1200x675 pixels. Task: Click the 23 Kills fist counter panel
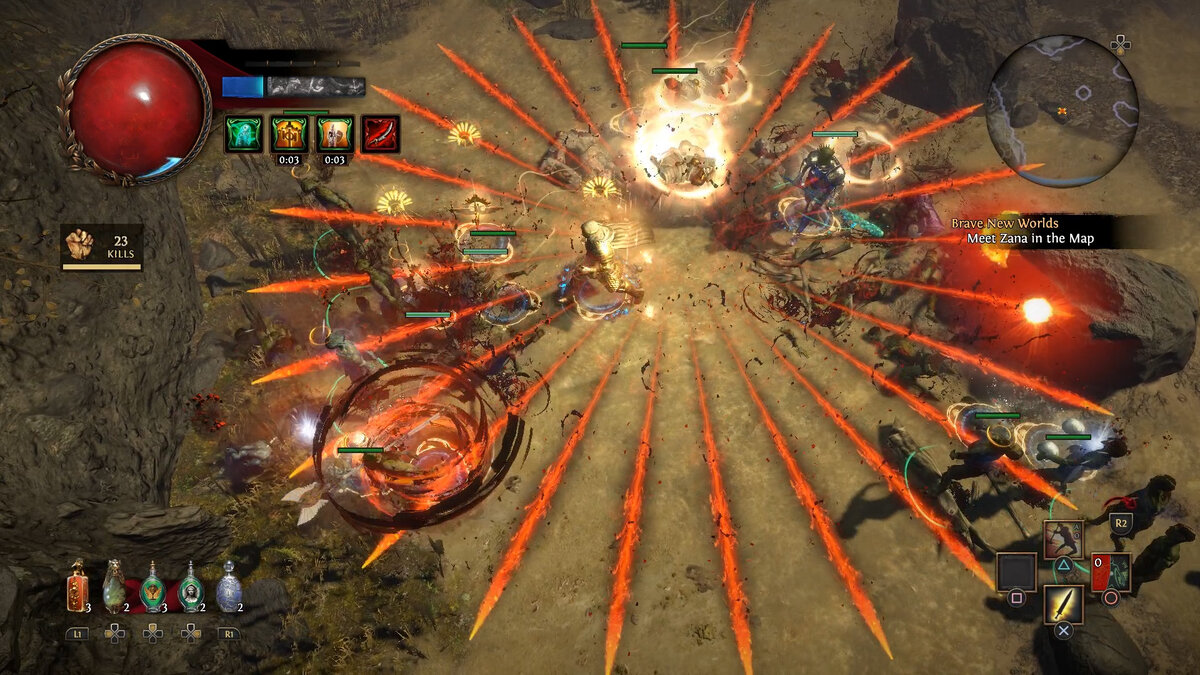click(x=102, y=247)
